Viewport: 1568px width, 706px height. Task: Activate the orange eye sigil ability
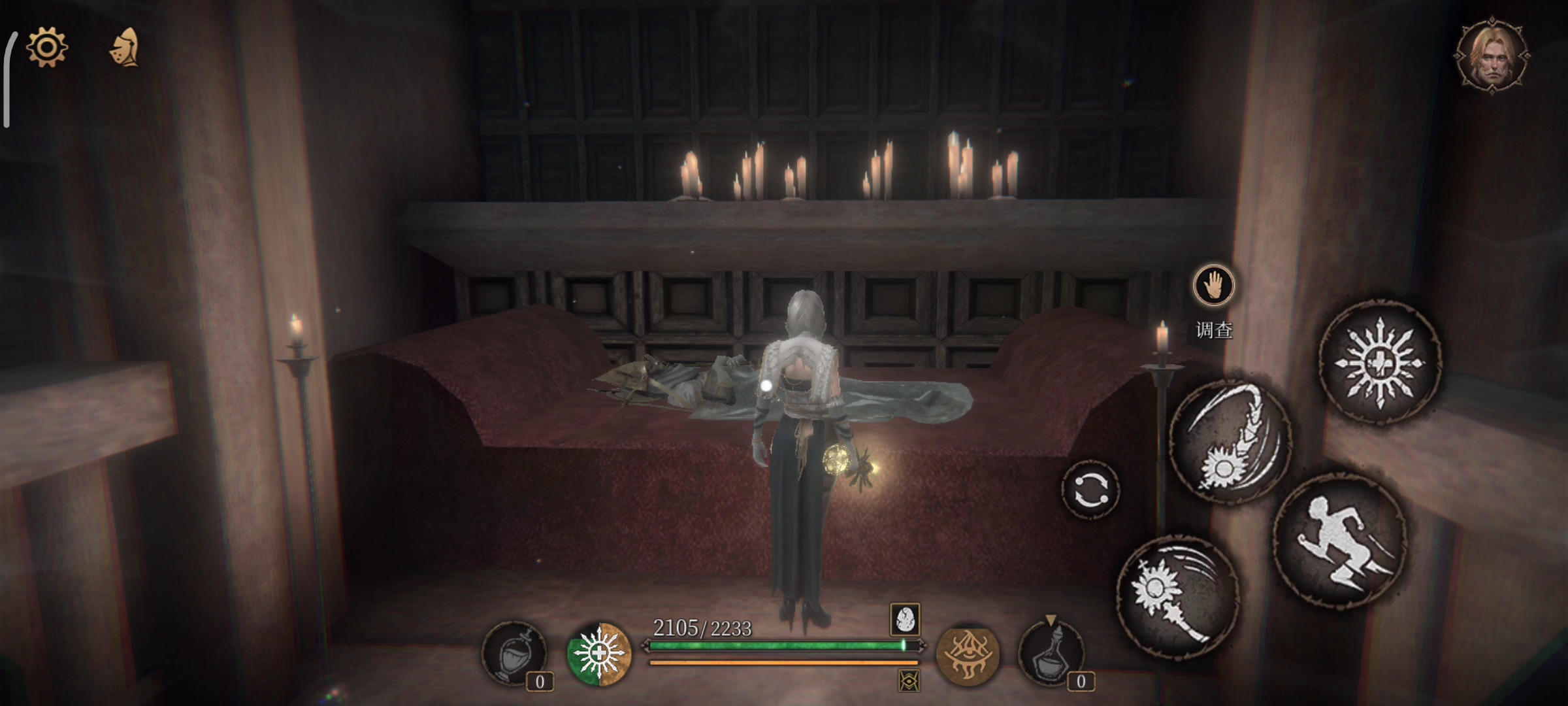tap(968, 654)
